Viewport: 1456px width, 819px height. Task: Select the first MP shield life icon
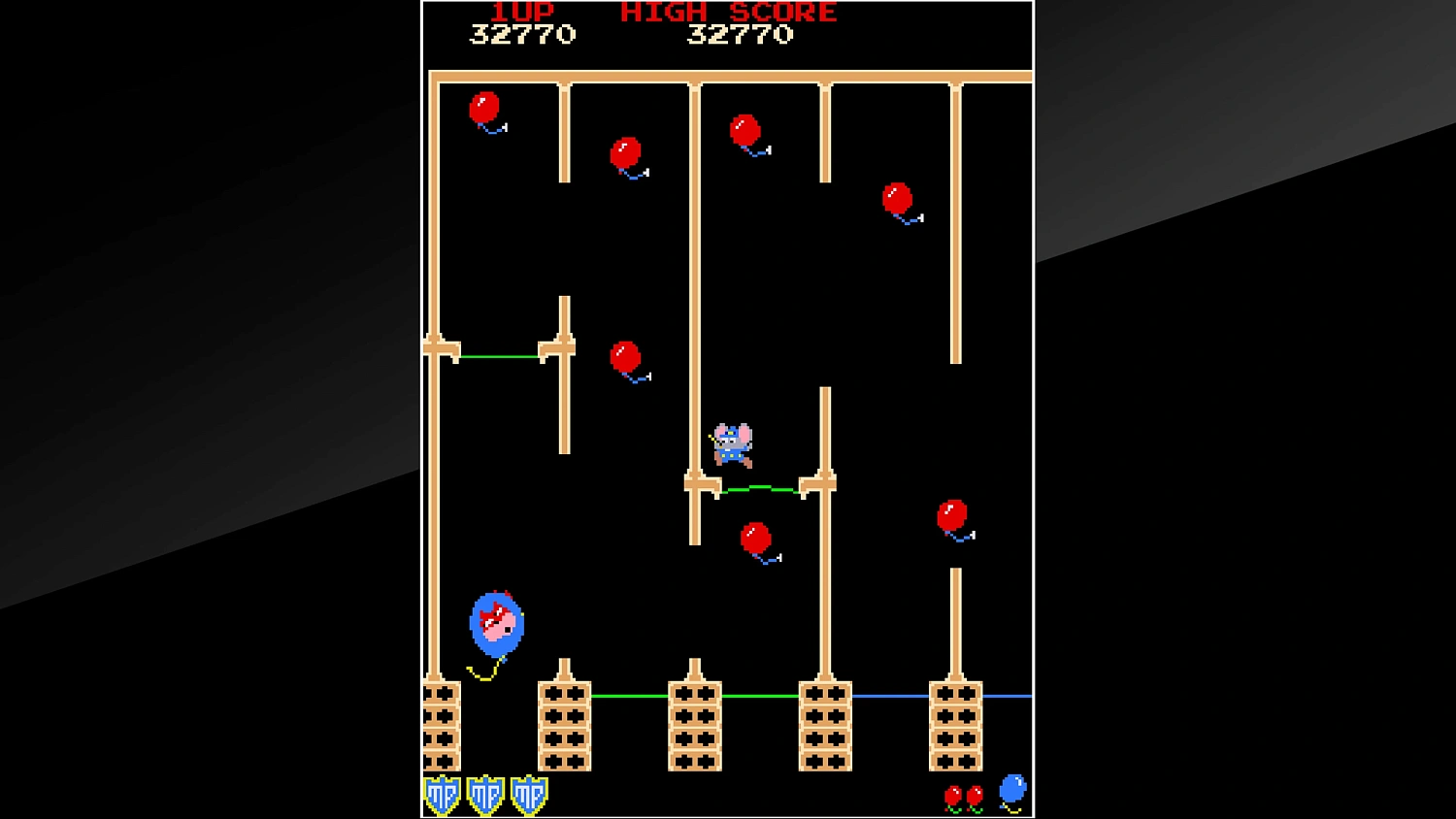(443, 795)
